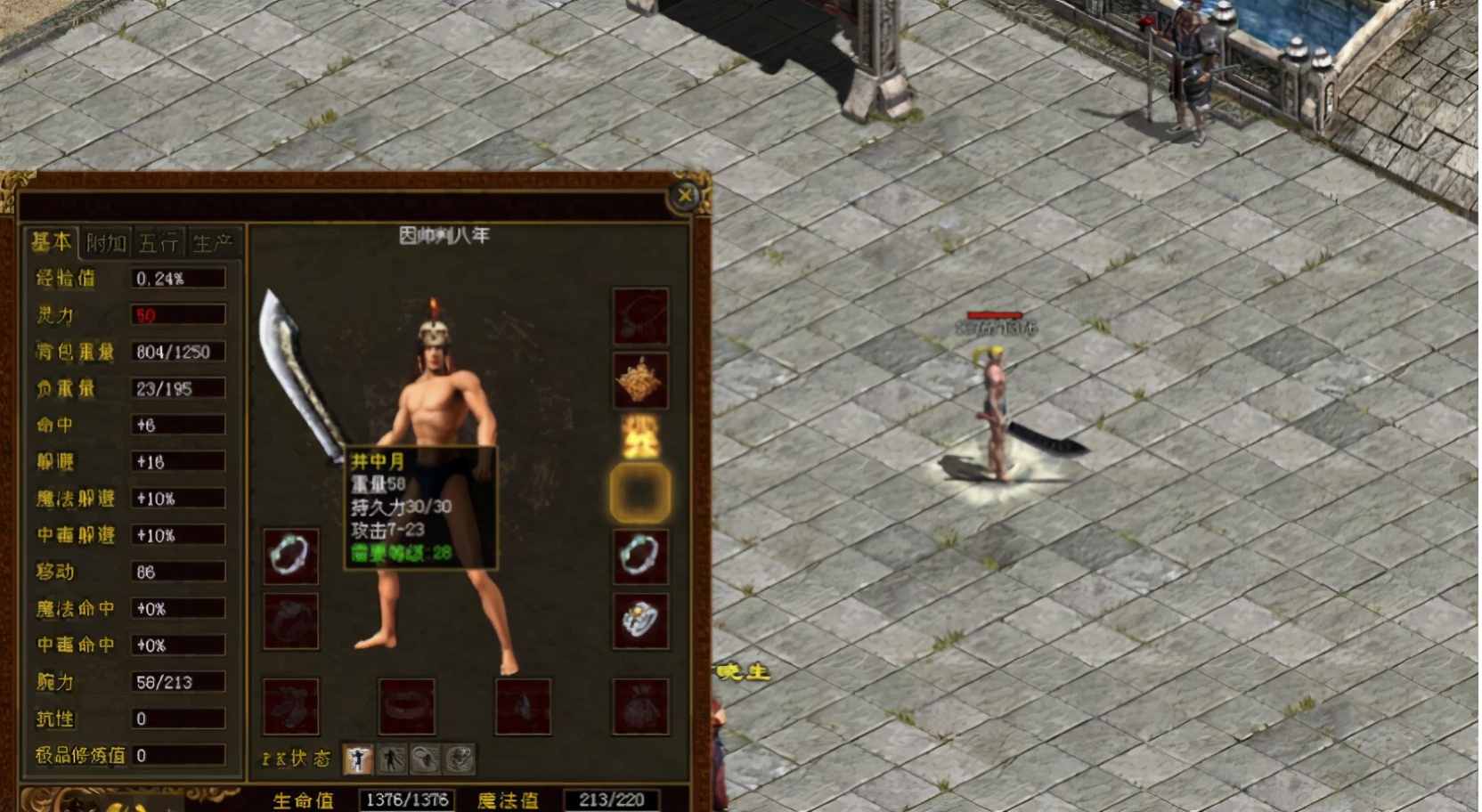Select the golden medal equipment slot
Viewport: 1482px width, 812px height.
(x=639, y=380)
